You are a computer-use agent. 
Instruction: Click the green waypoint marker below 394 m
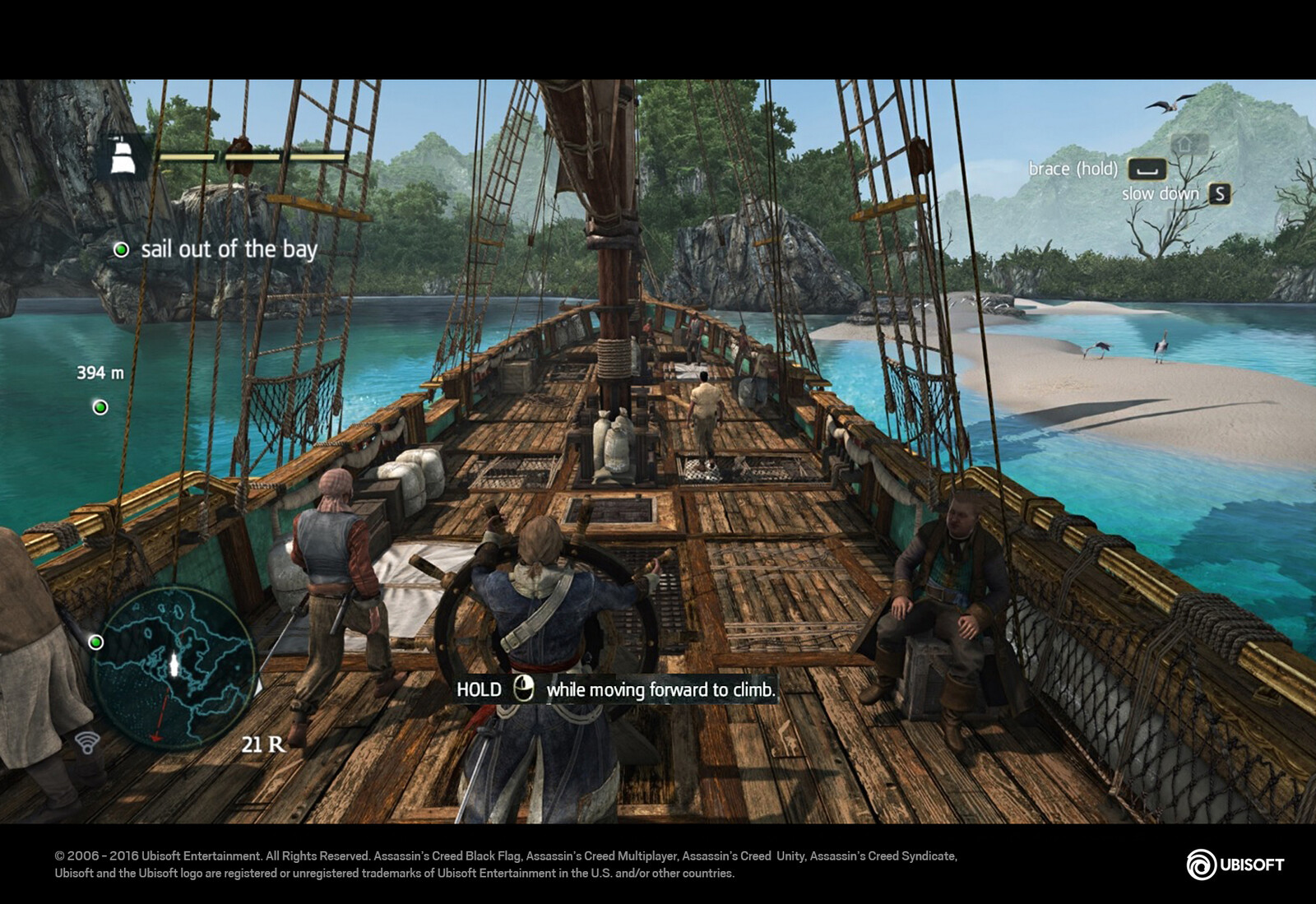pos(100,407)
